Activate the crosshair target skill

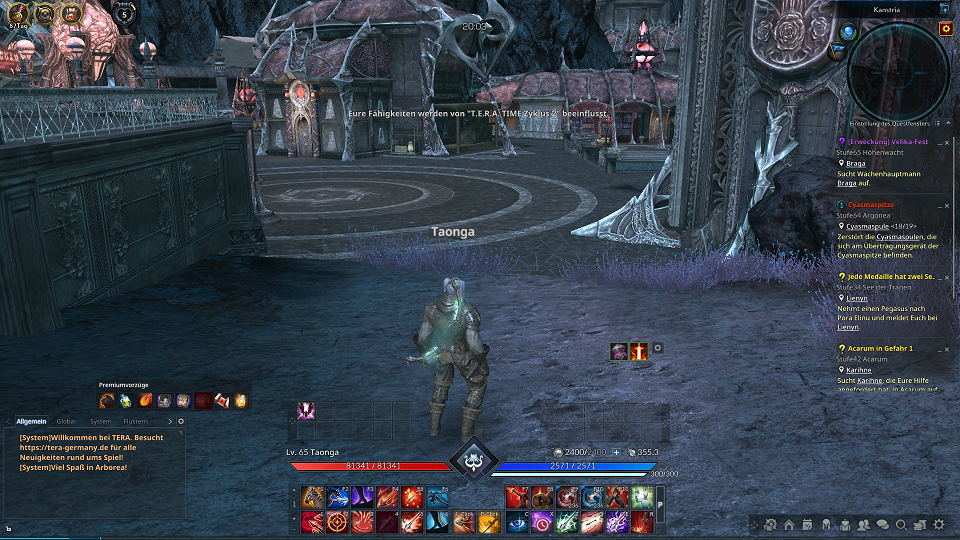tap(338, 521)
